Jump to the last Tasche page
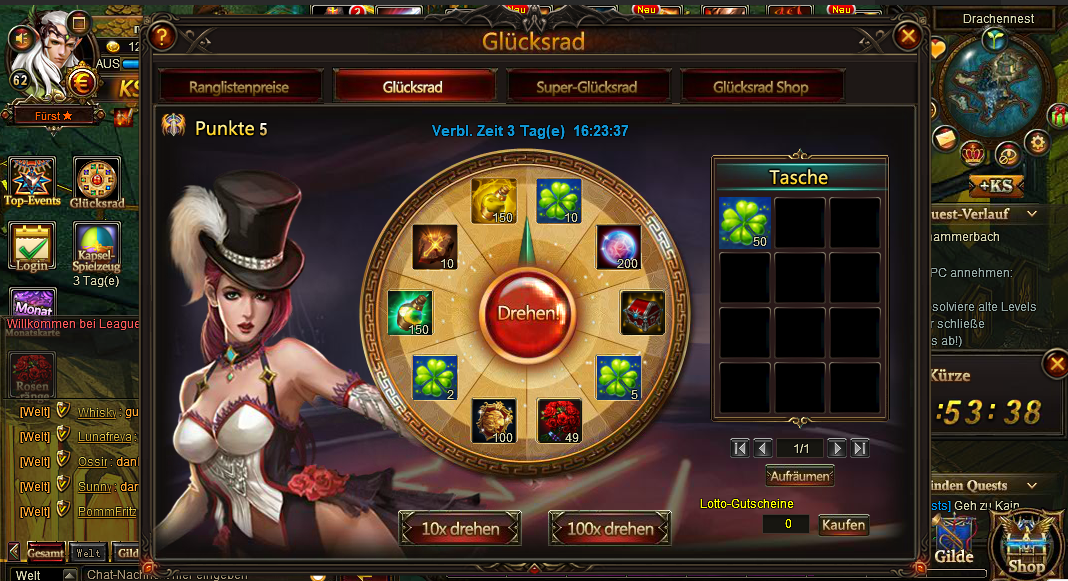Screen dimensions: 1068x581 (859, 448)
